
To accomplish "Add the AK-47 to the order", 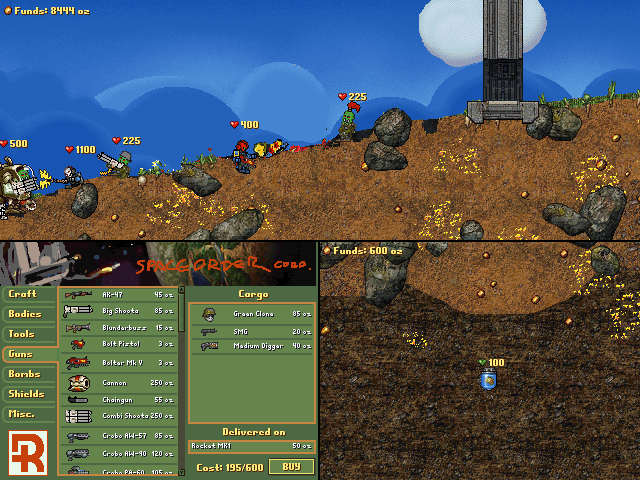I will (x=120, y=295).
